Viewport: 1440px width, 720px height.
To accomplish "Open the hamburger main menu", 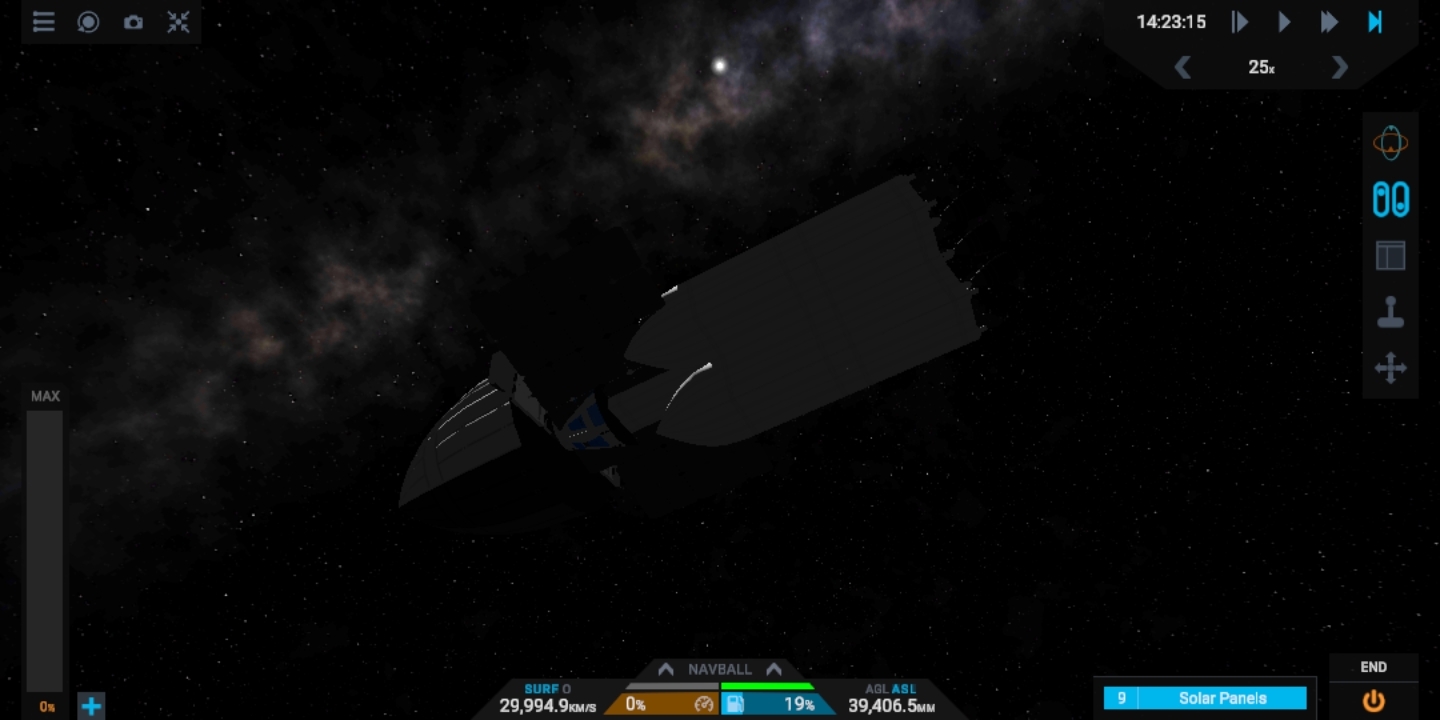I will click(43, 22).
